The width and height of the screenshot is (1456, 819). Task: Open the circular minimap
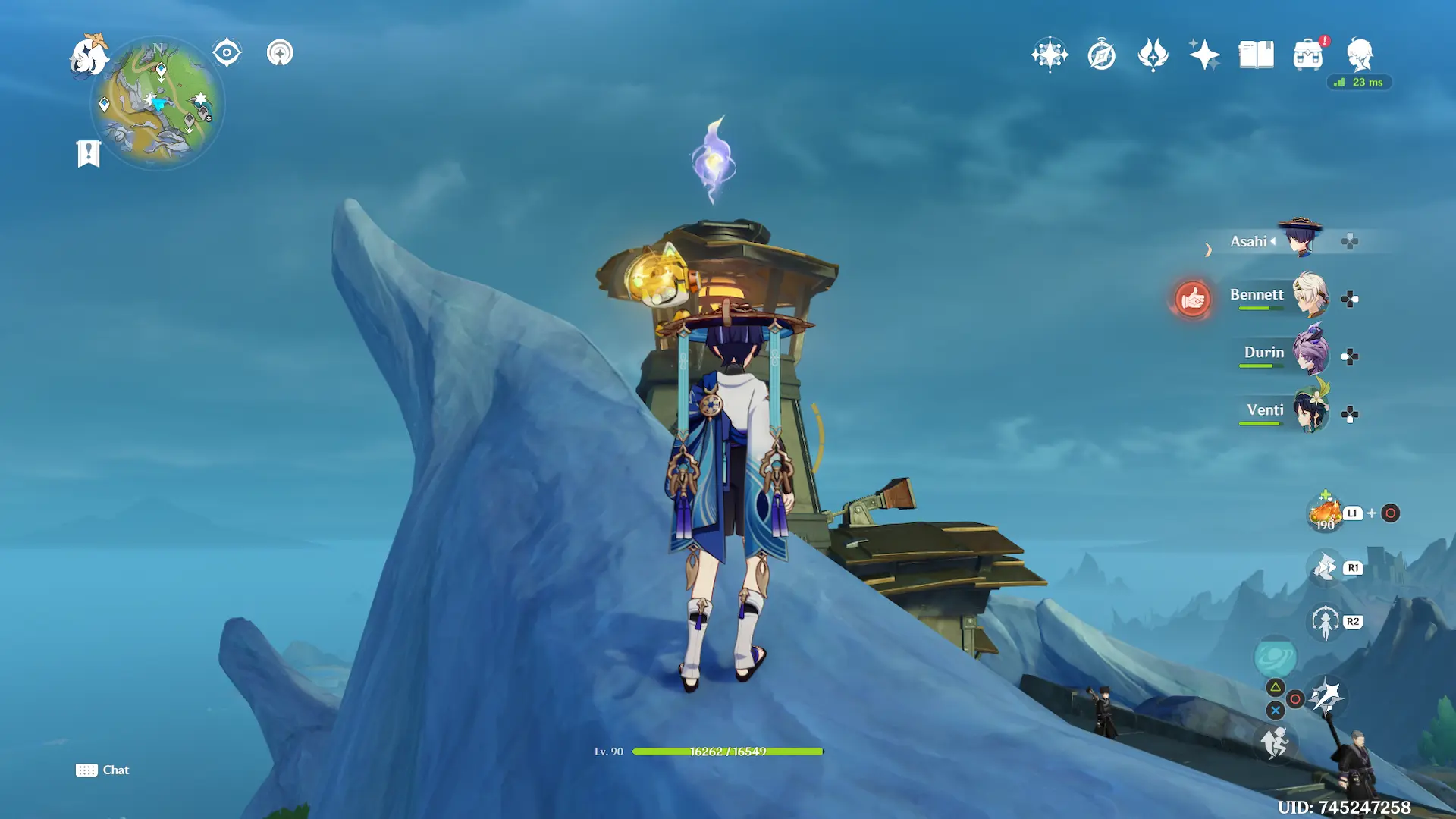tap(158, 103)
